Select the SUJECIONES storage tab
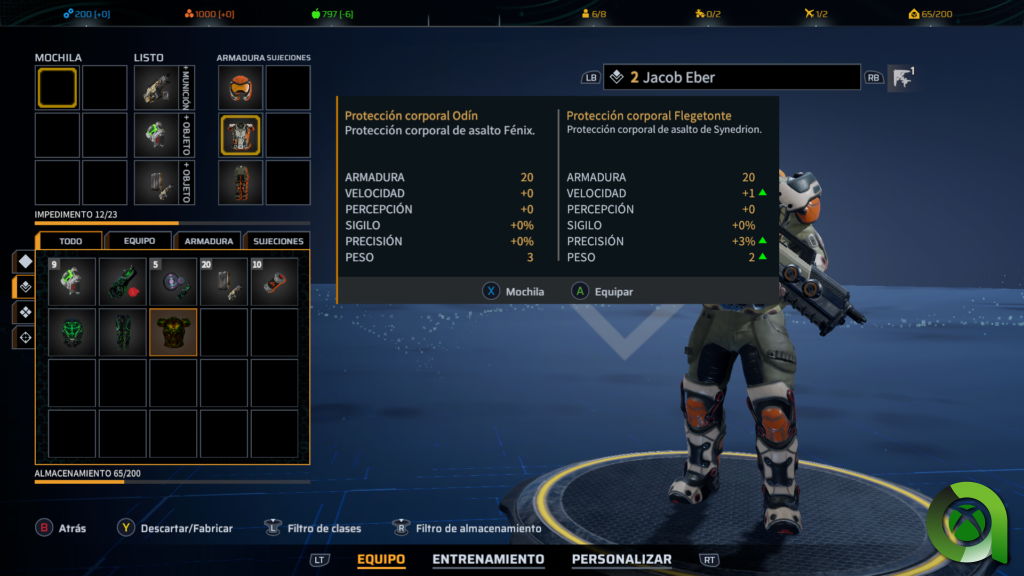 click(278, 241)
